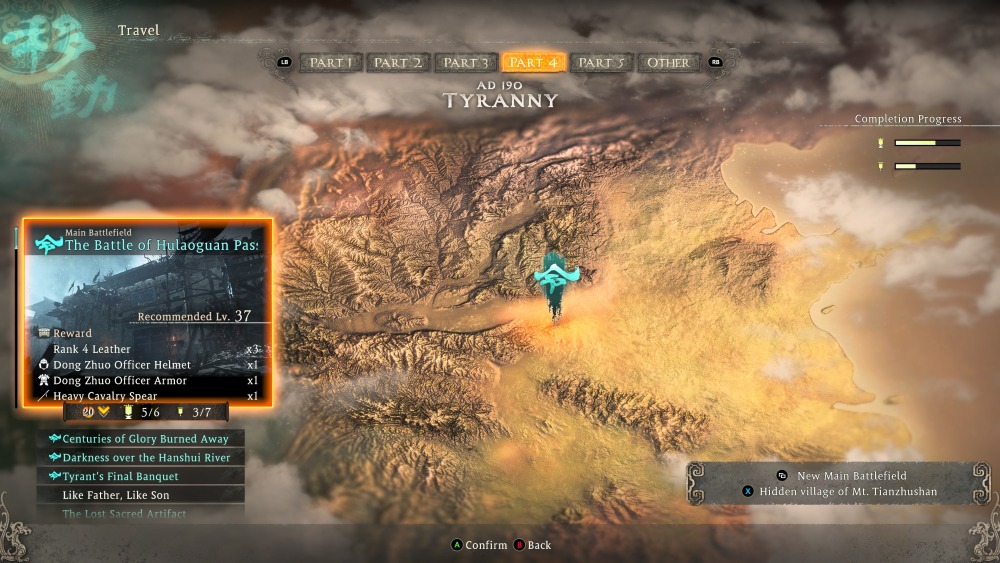The image size is (1000, 563).
Task: Select The Battle of Hulaoguan Pass battlefield
Action: pyautogui.click(x=147, y=244)
